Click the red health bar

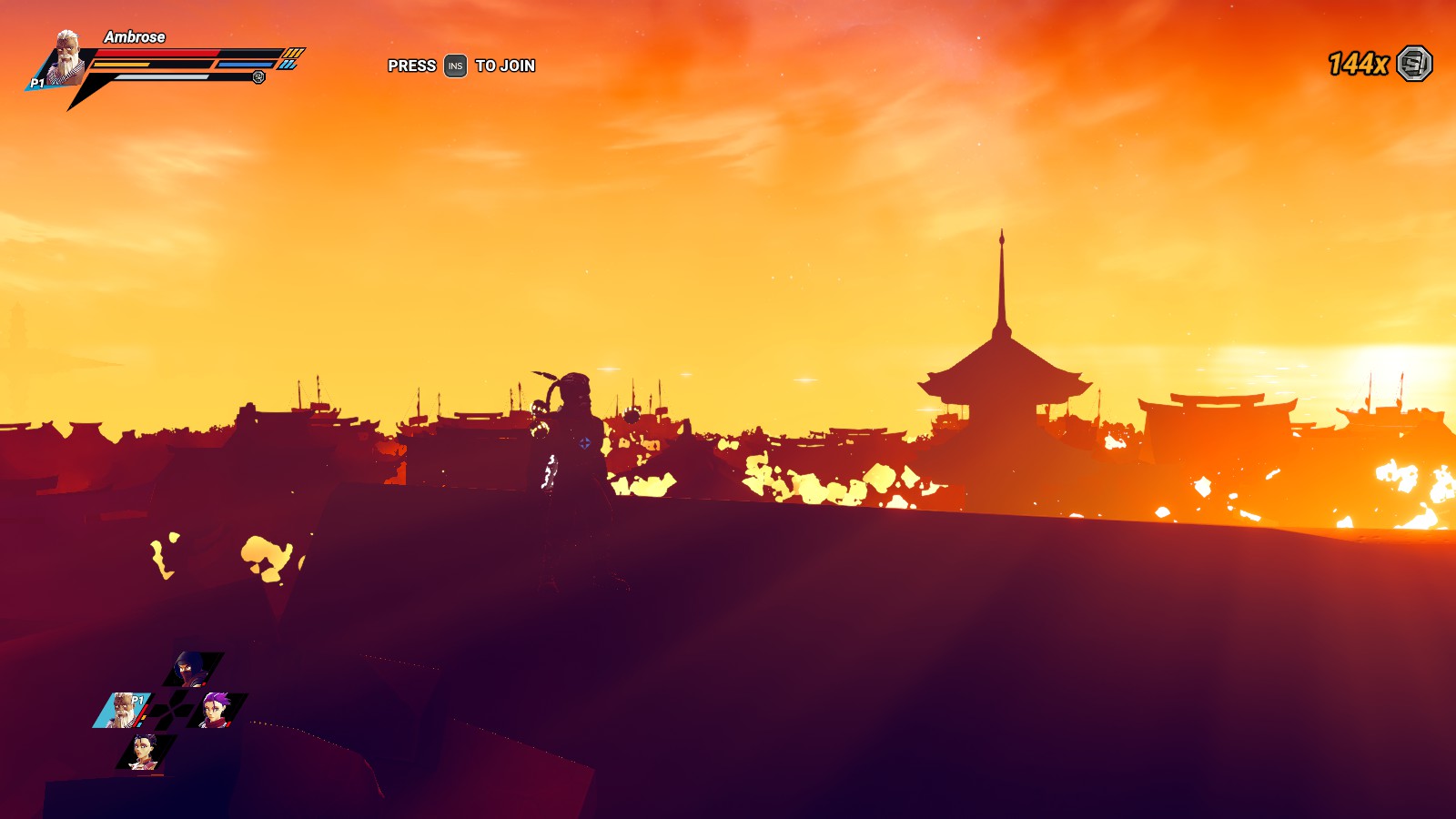pyautogui.click(x=157, y=53)
